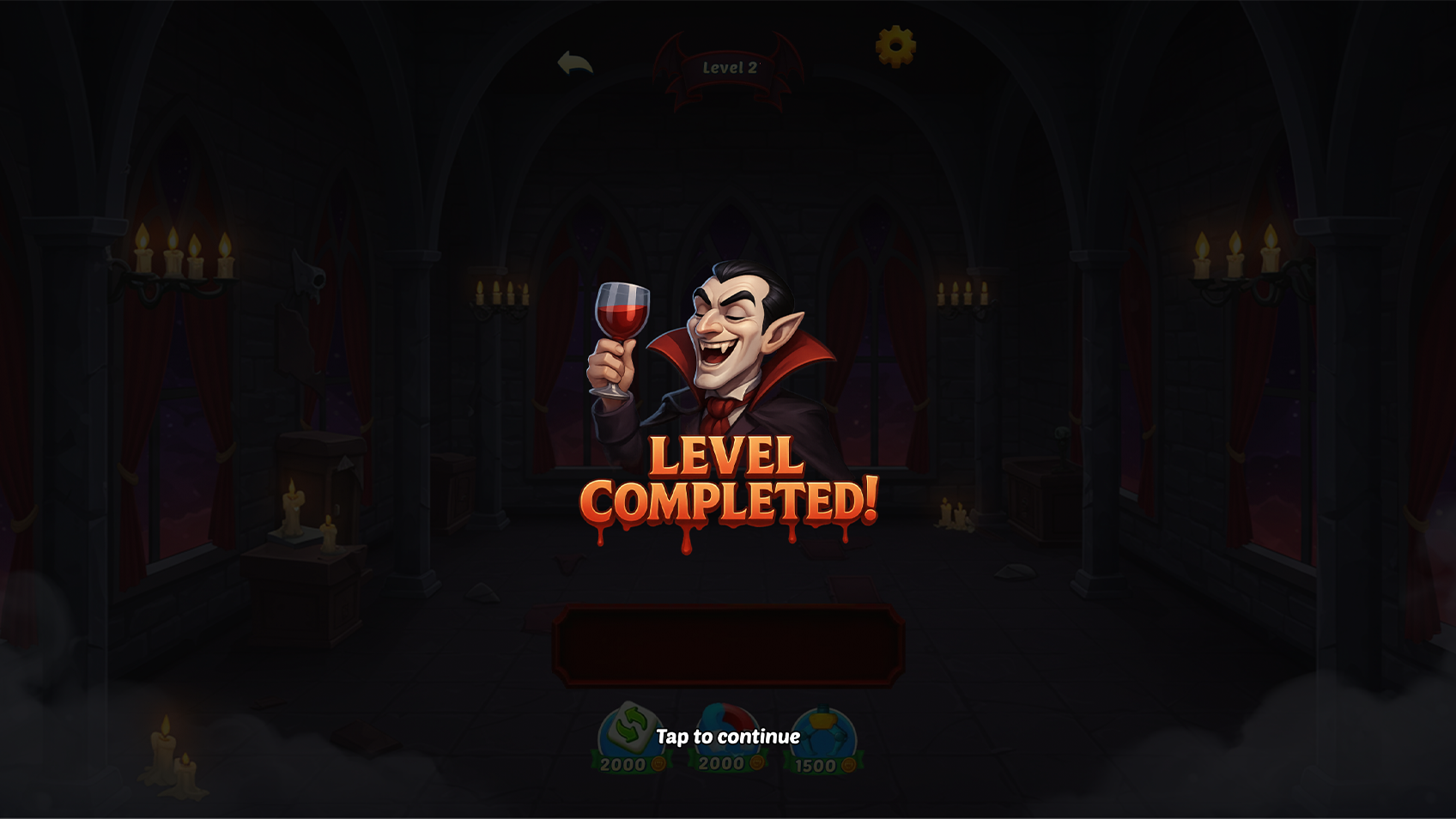Viewport: 1456px width, 819px height.
Task: Click the back arrow at the top
Action: click(575, 61)
